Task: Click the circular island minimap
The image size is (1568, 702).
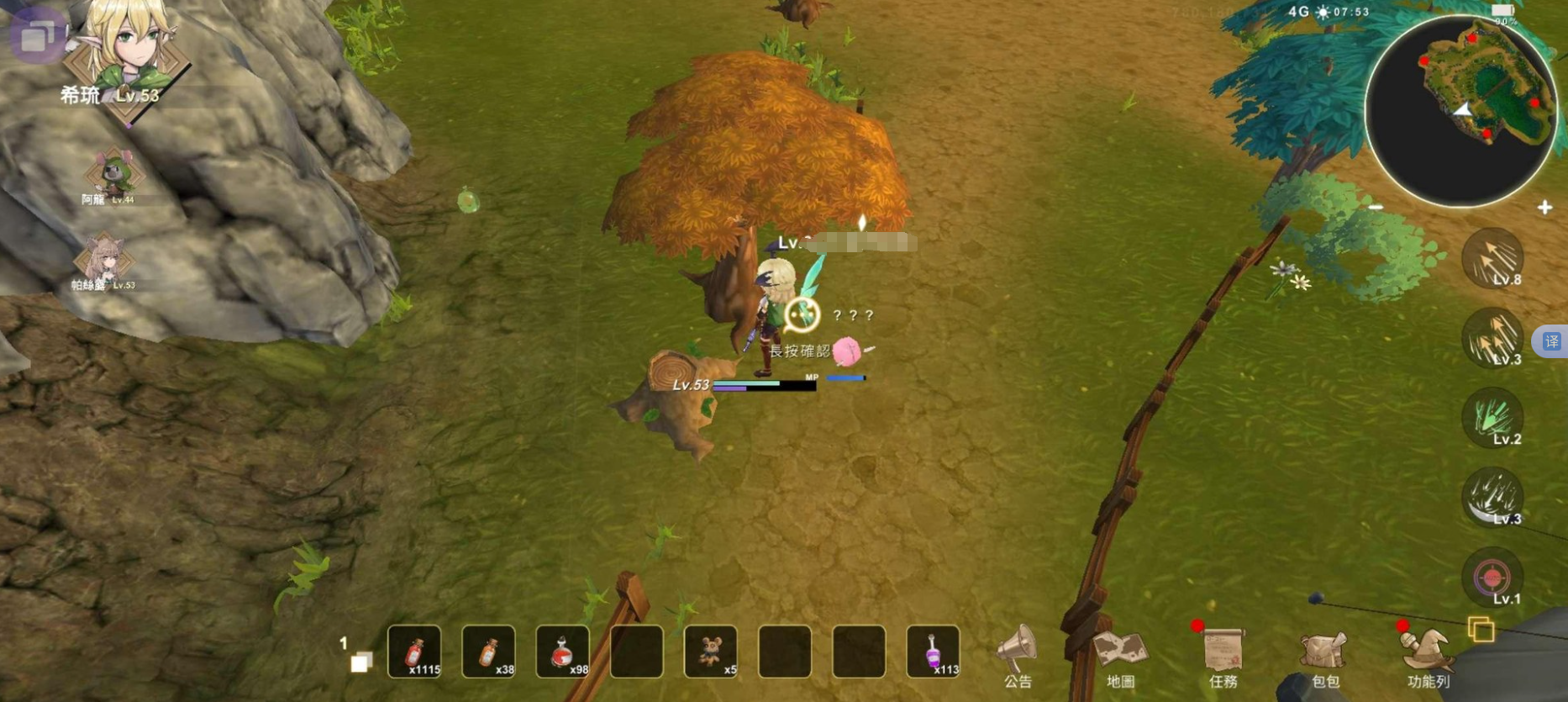Action: pyautogui.click(x=1460, y=111)
